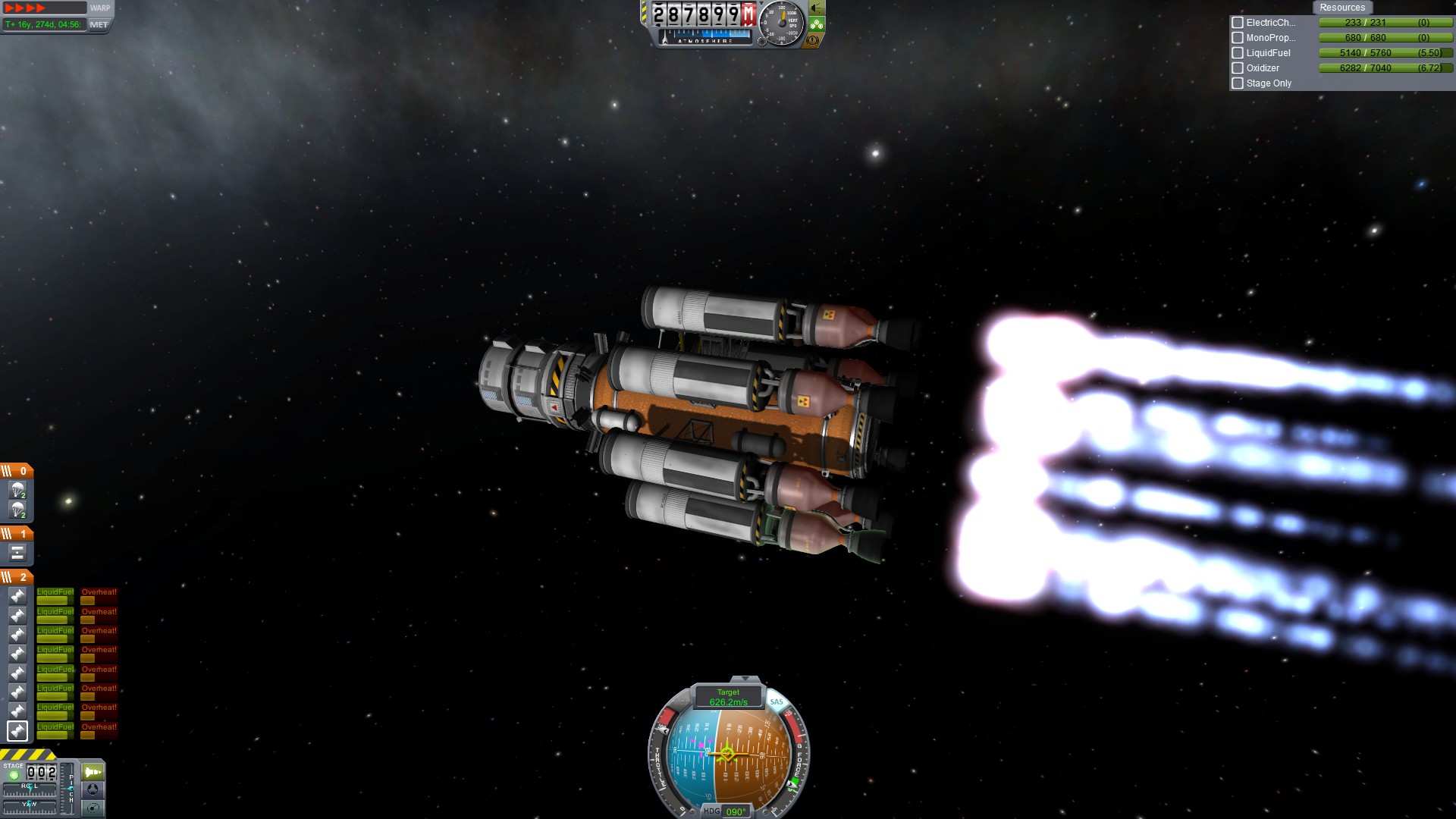Select the stage 1 decoupler icon

(x=17, y=553)
